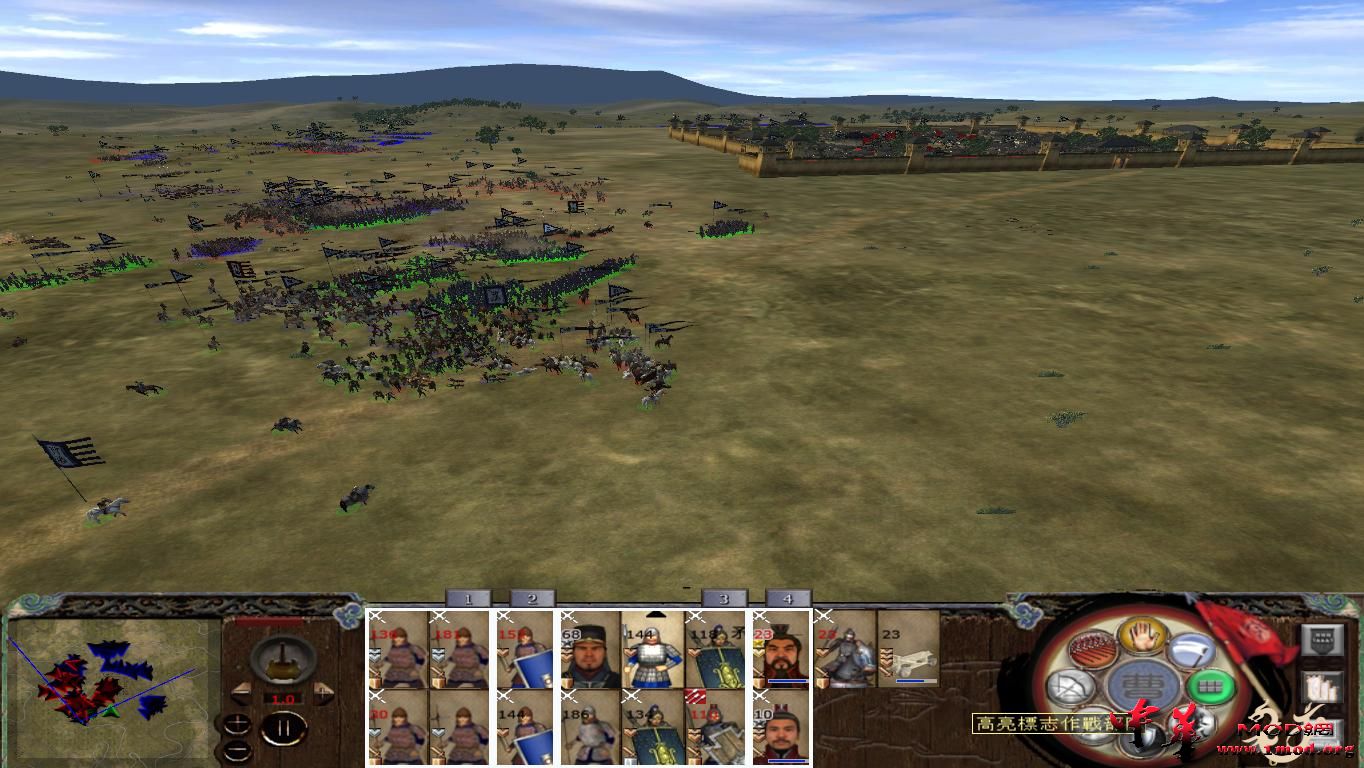Click the compass icon left of the wheel center
This screenshot has height=768, width=1364.
tap(1070, 687)
